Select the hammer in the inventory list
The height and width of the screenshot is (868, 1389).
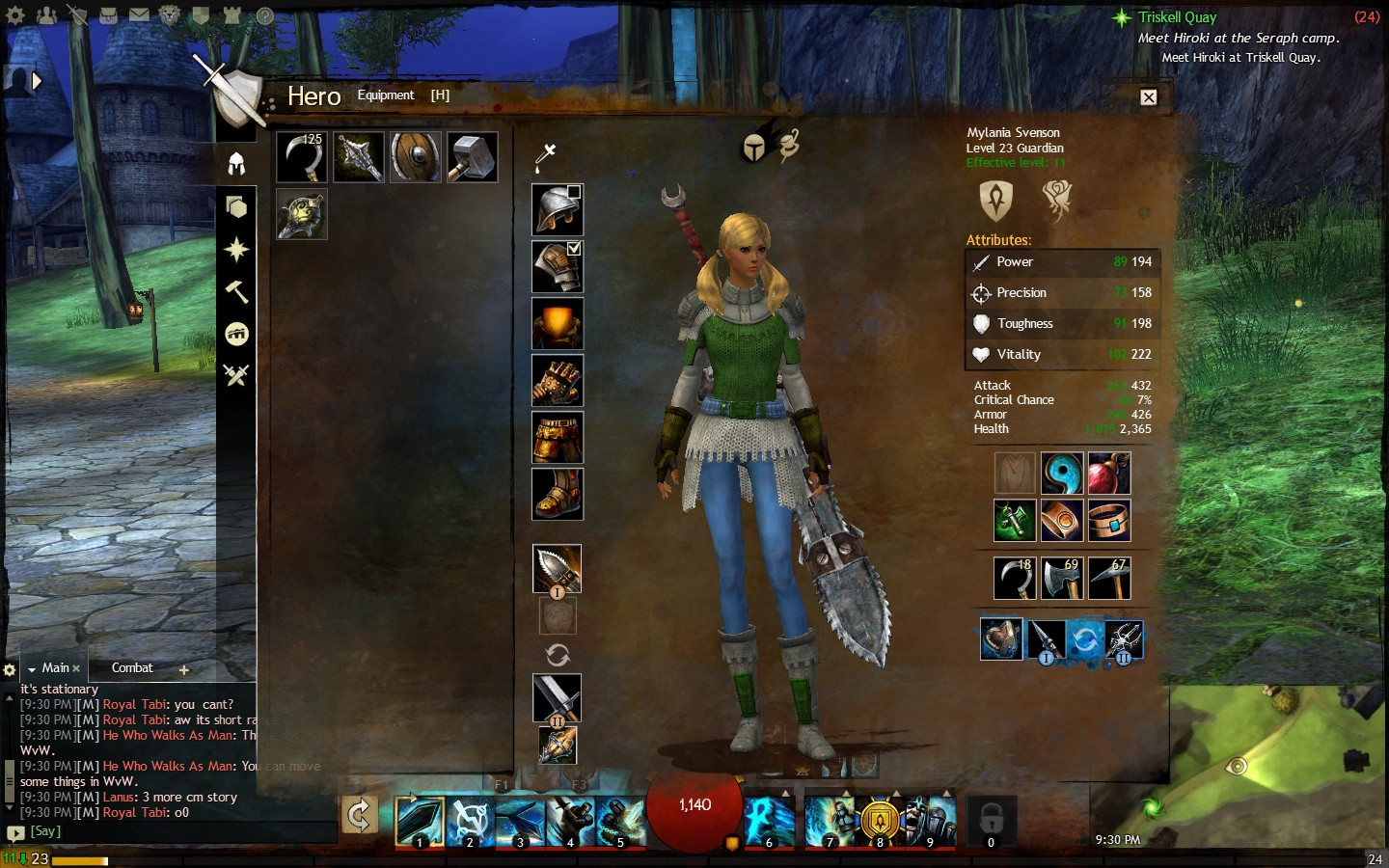(x=472, y=157)
